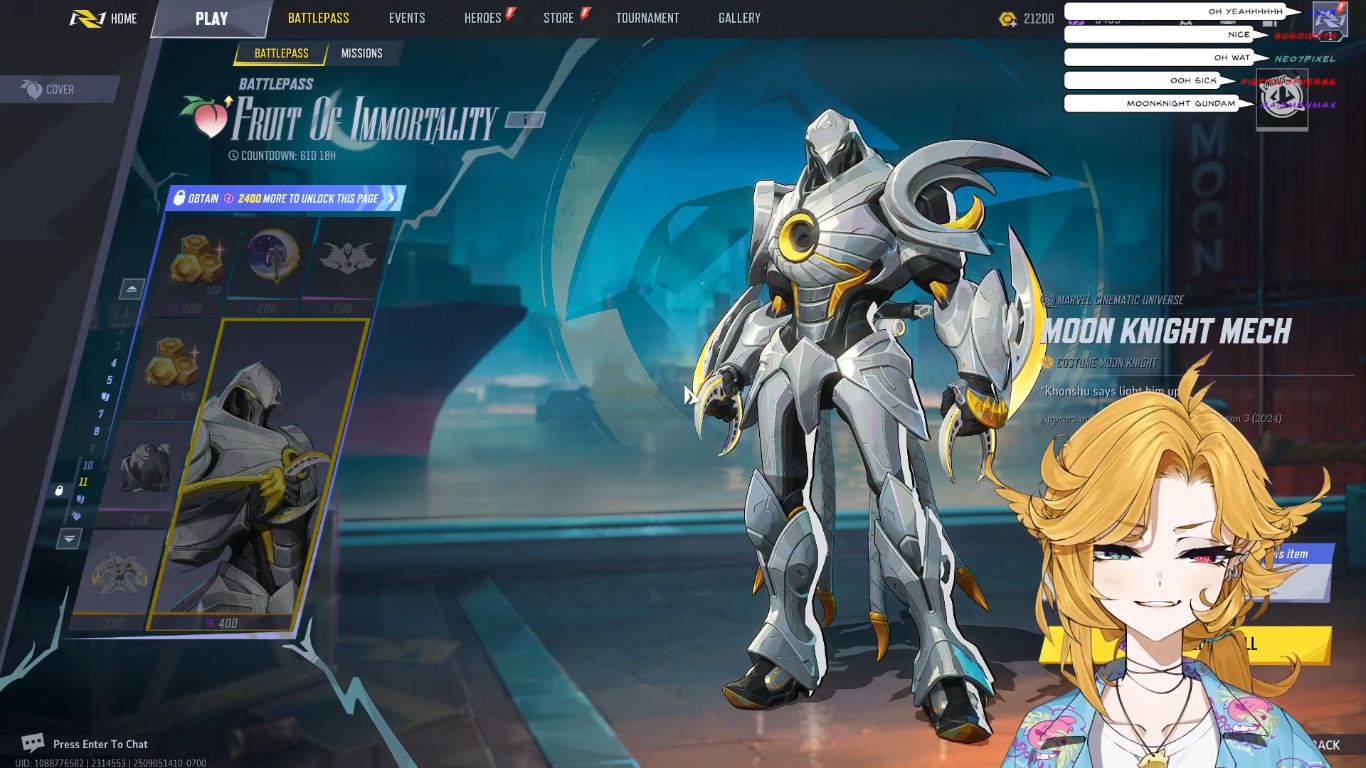The width and height of the screenshot is (1366, 768).
Task: Visit the Store
Action: pos(559,18)
